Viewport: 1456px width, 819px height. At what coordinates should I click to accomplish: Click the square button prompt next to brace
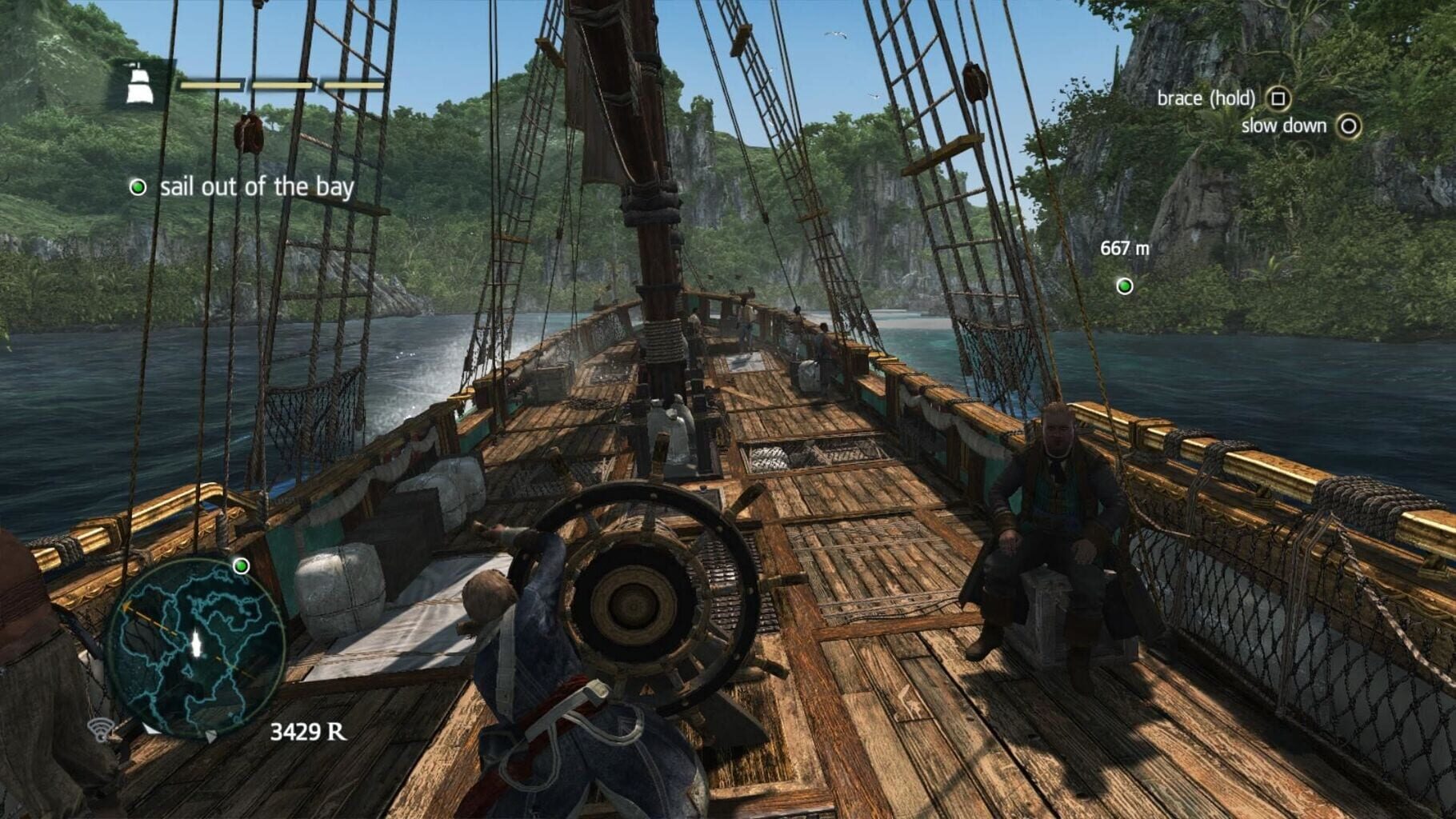(x=1280, y=98)
